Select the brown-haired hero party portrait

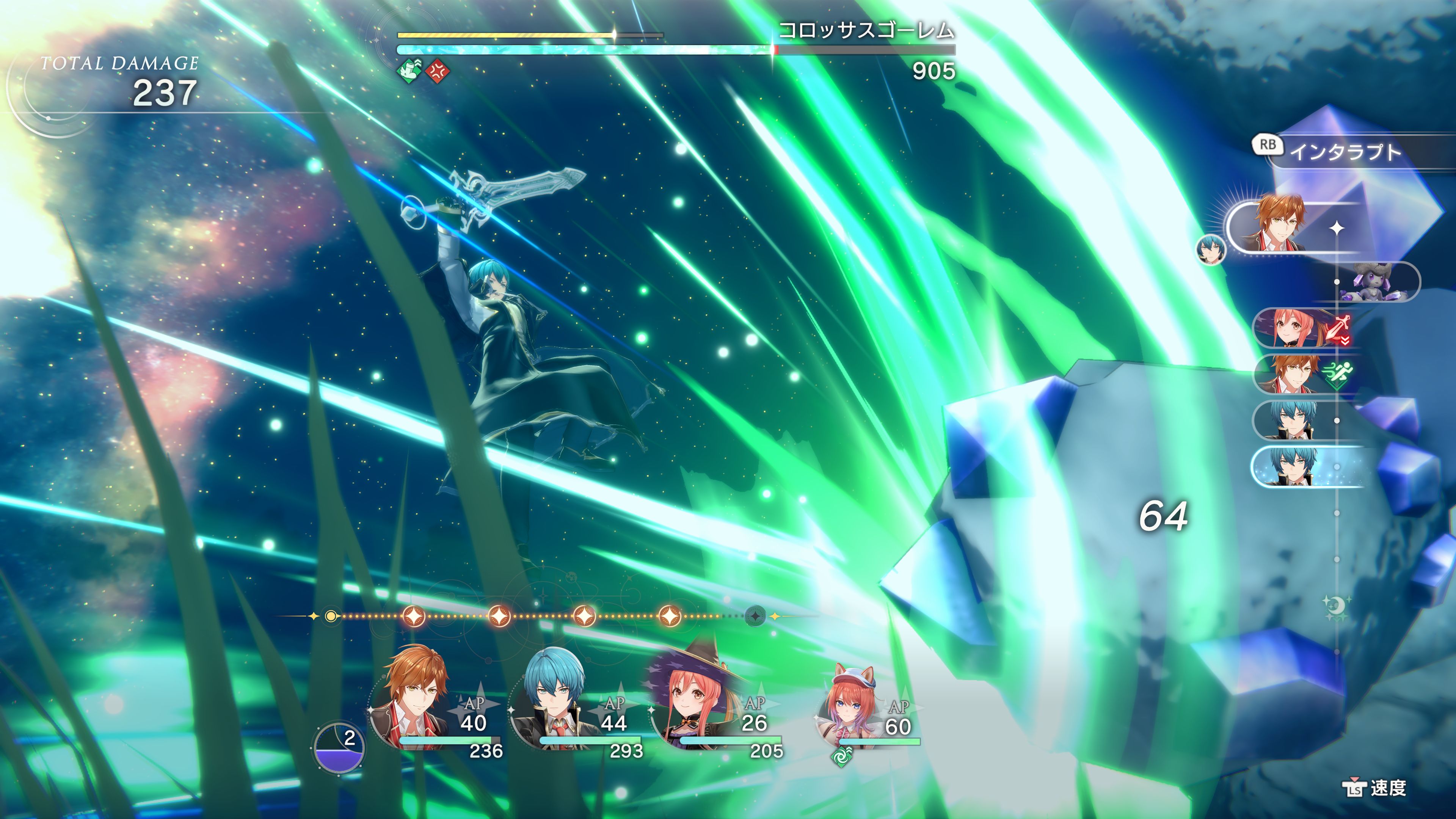coord(416,701)
